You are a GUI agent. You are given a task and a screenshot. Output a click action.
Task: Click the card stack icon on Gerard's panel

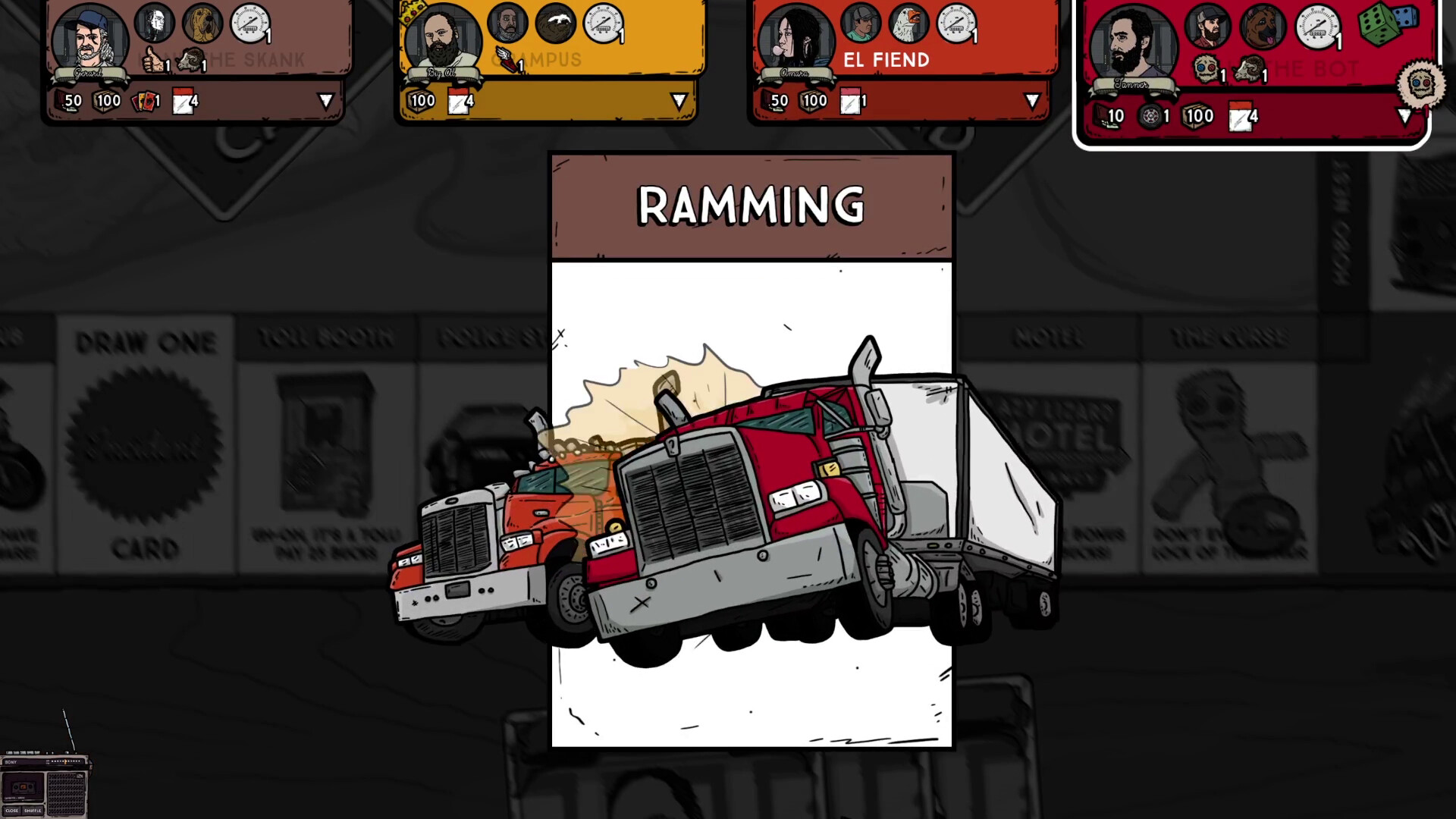click(144, 100)
